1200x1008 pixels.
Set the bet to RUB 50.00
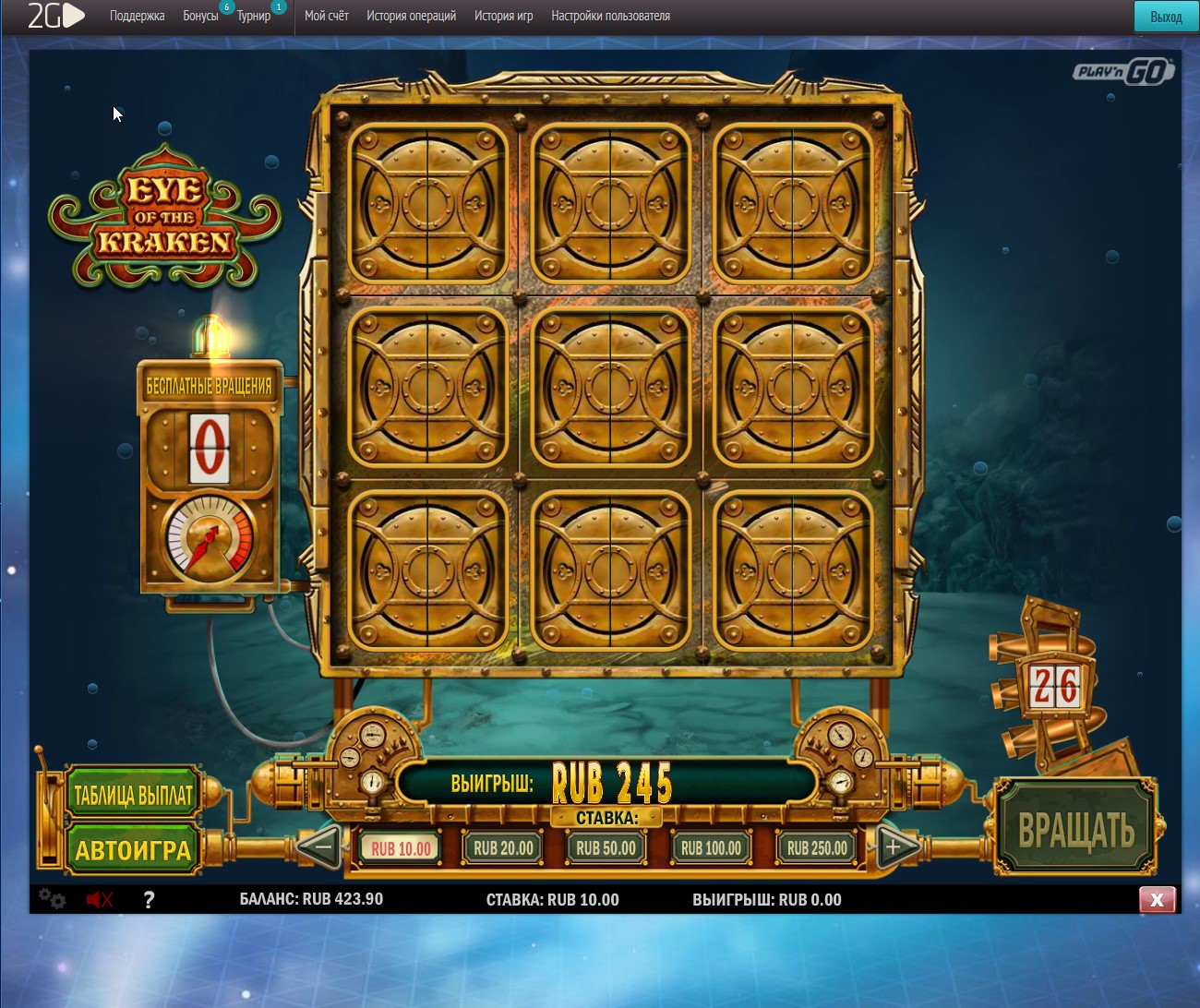[606, 848]
